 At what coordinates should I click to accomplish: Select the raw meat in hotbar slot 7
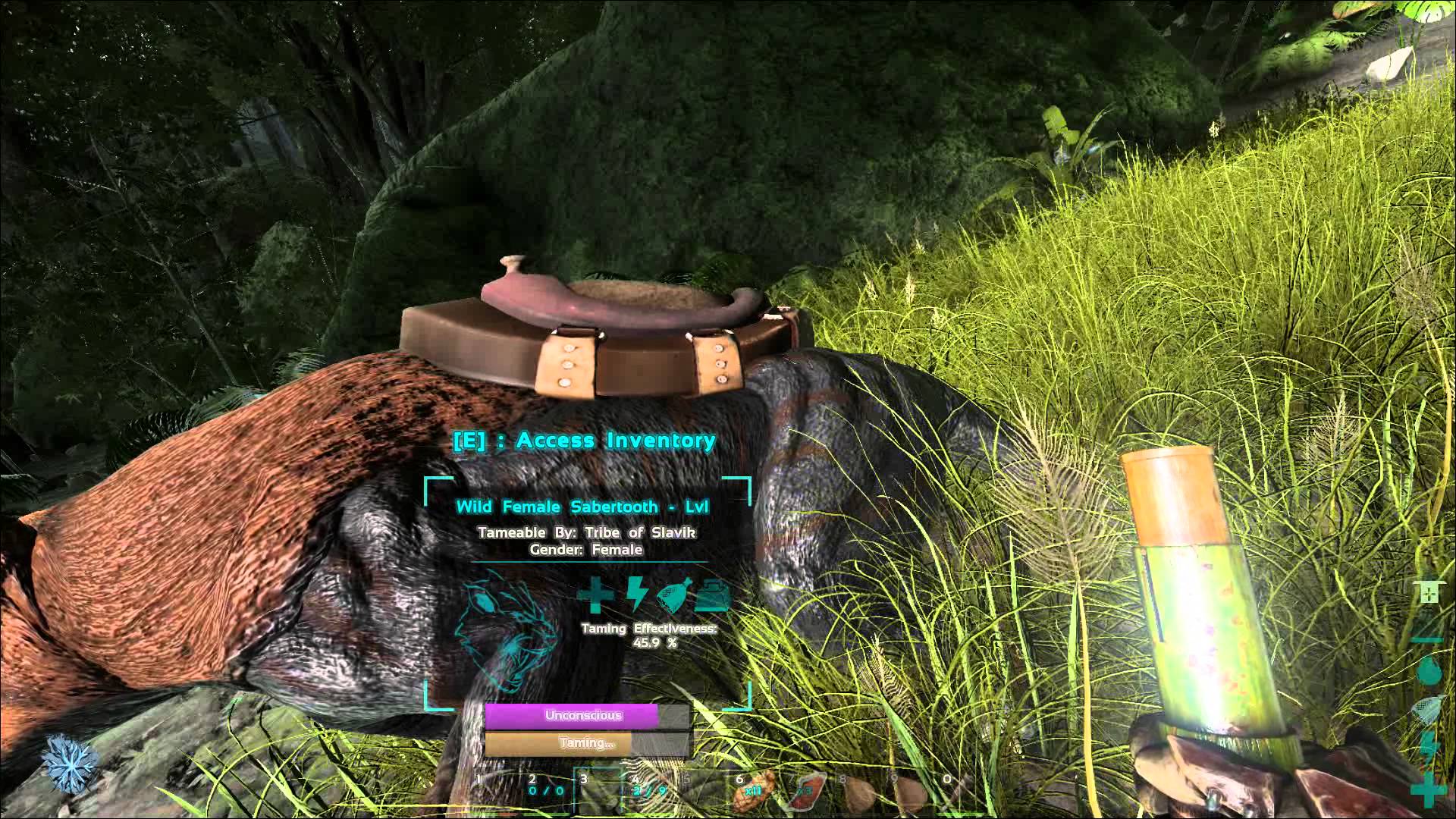point(806,790)
